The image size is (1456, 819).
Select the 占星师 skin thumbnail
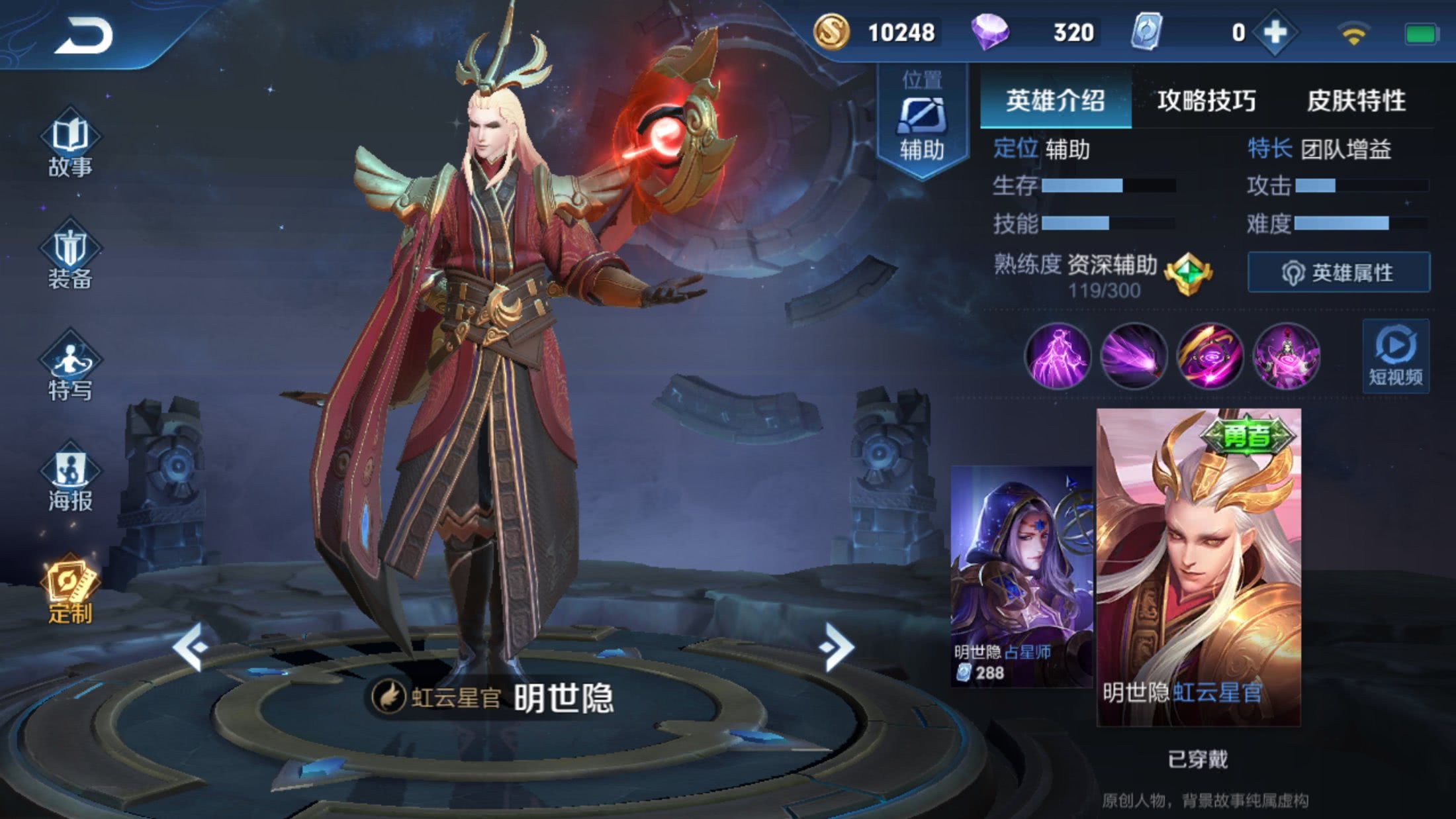tap(1019, 576)
